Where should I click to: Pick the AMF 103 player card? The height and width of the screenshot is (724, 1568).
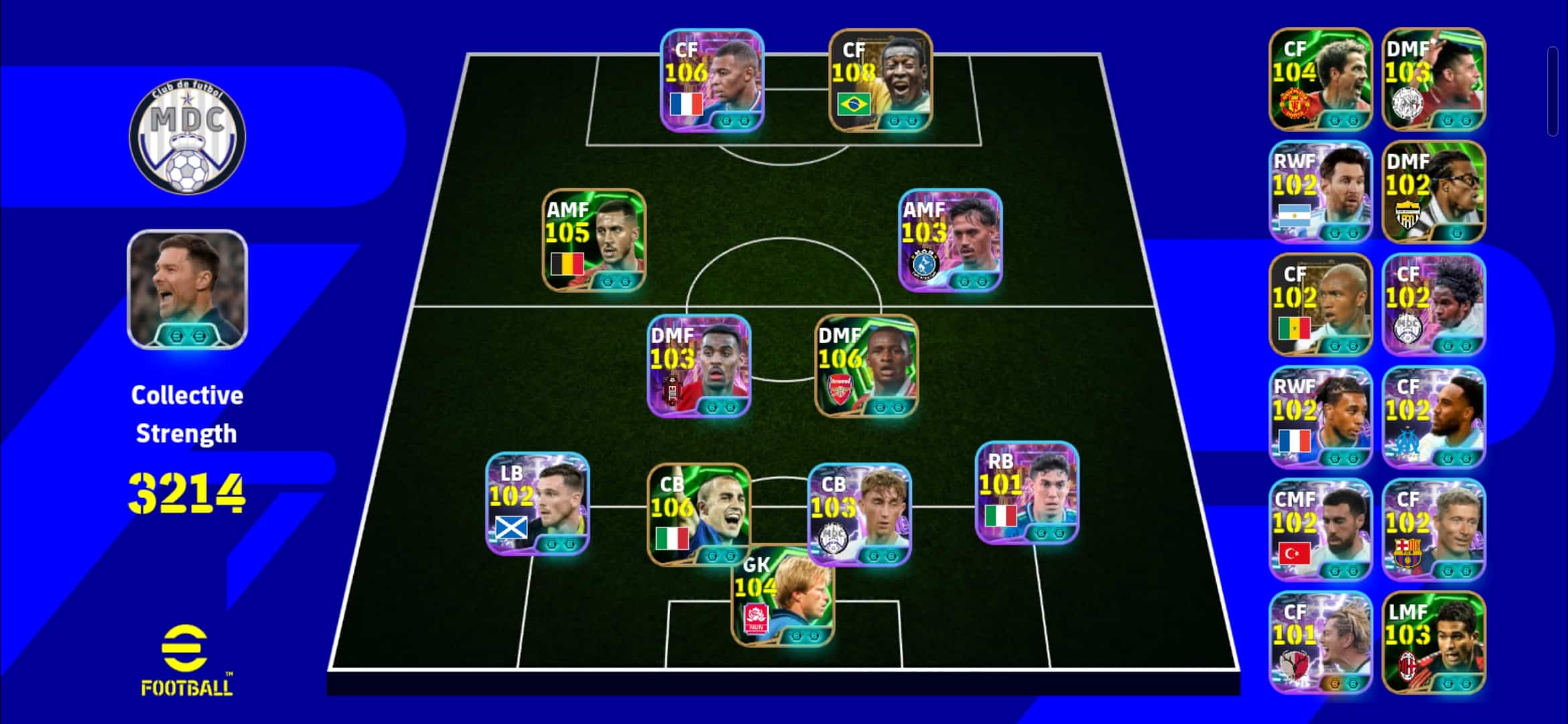coord(950,241)
